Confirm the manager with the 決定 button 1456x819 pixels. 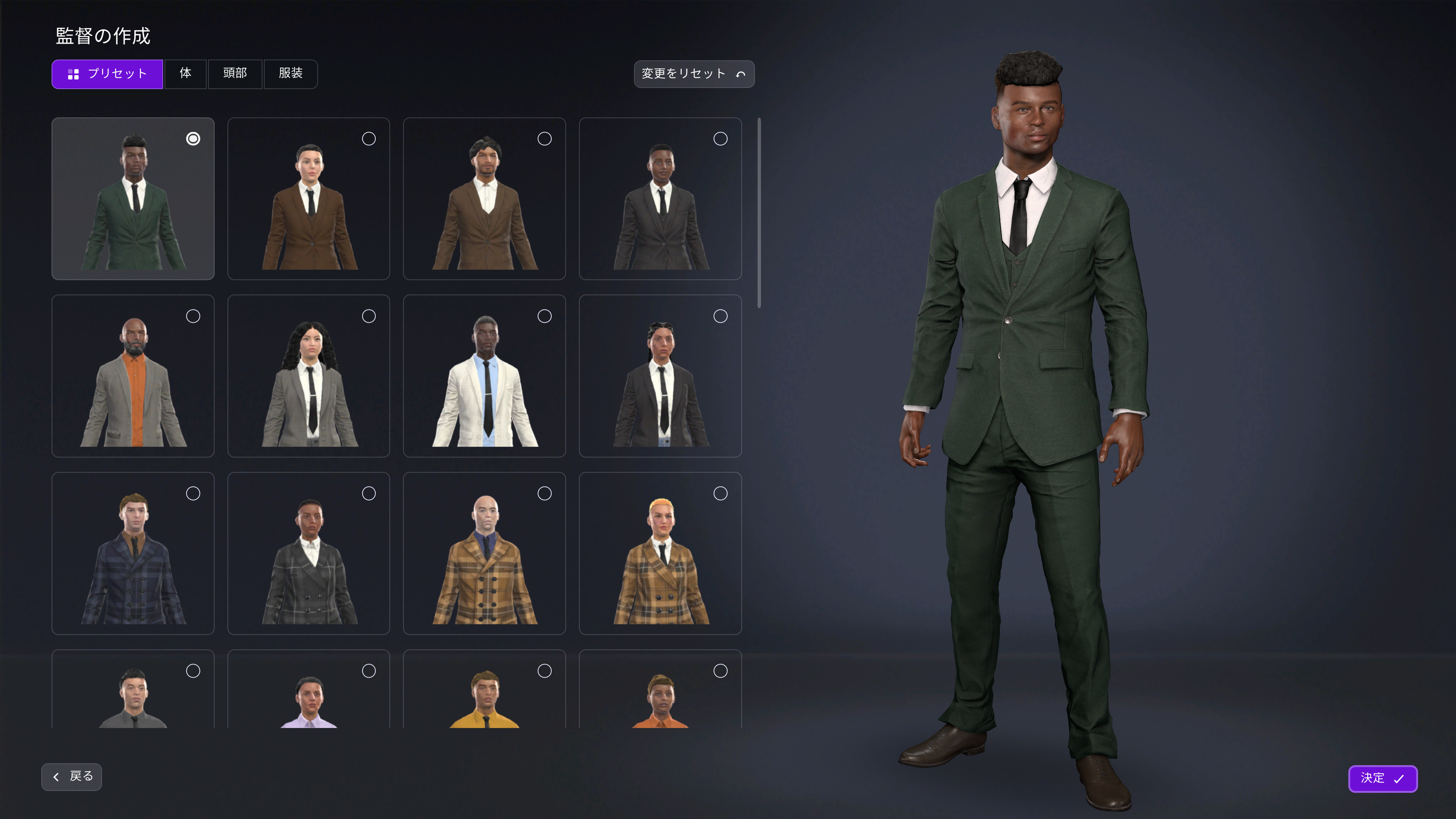click(x=1383, y=778)
